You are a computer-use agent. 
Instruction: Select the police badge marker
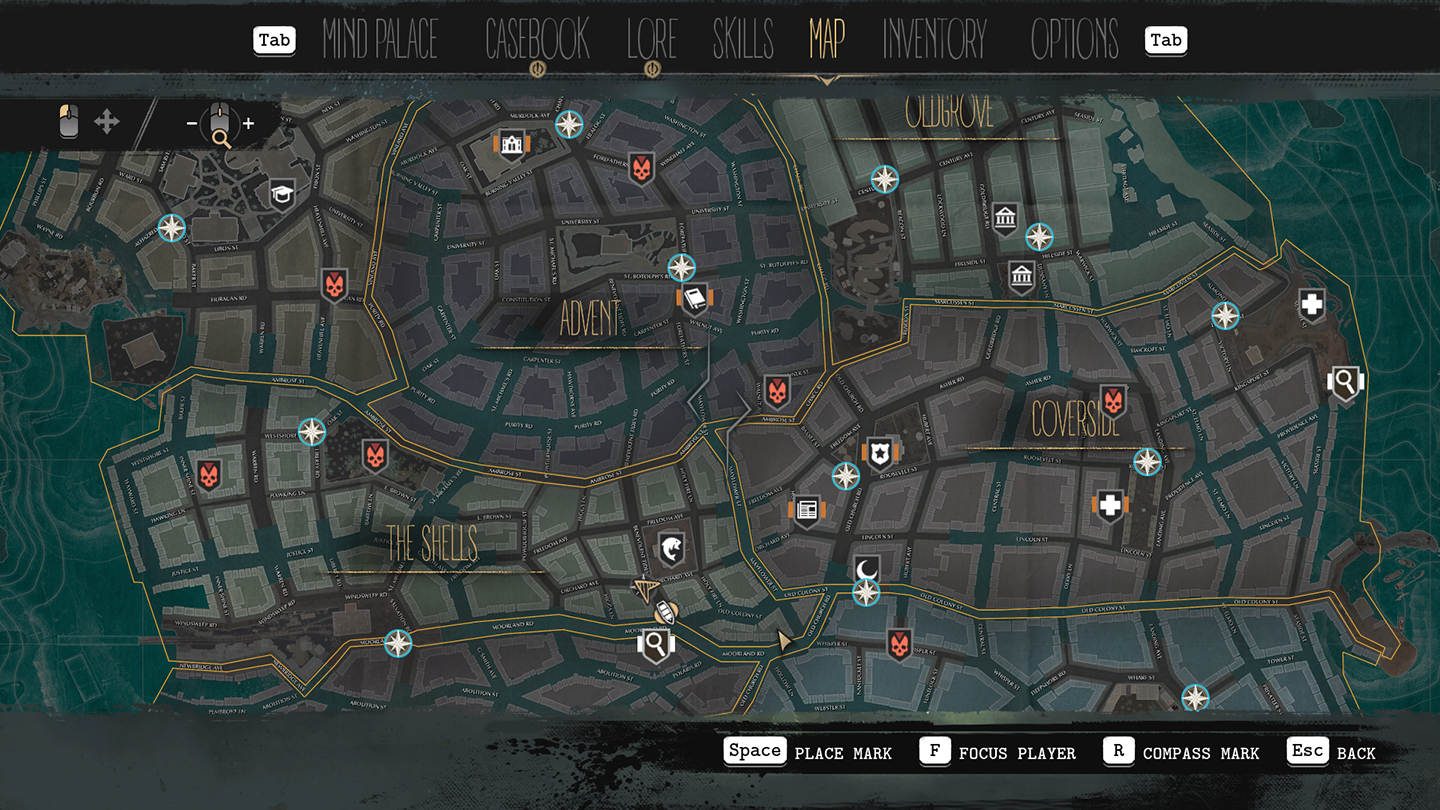point(879,452)
